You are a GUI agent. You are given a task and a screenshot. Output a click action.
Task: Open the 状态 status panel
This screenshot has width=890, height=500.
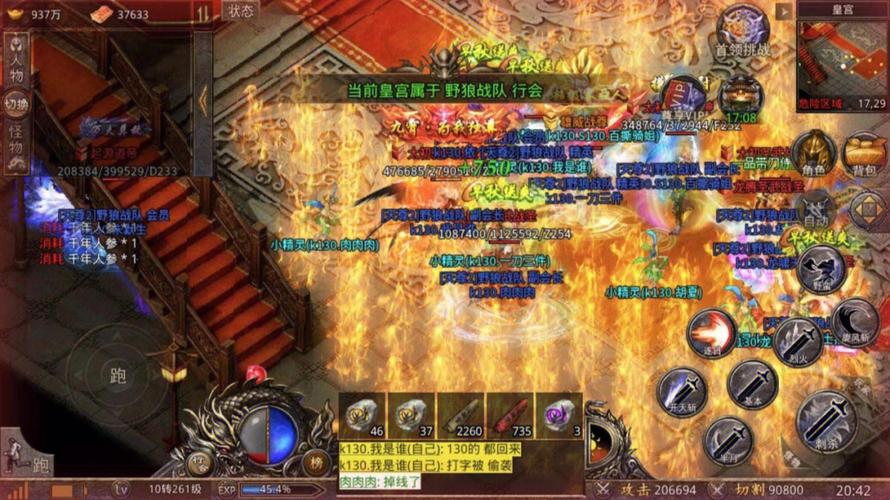tap(241, 12)
